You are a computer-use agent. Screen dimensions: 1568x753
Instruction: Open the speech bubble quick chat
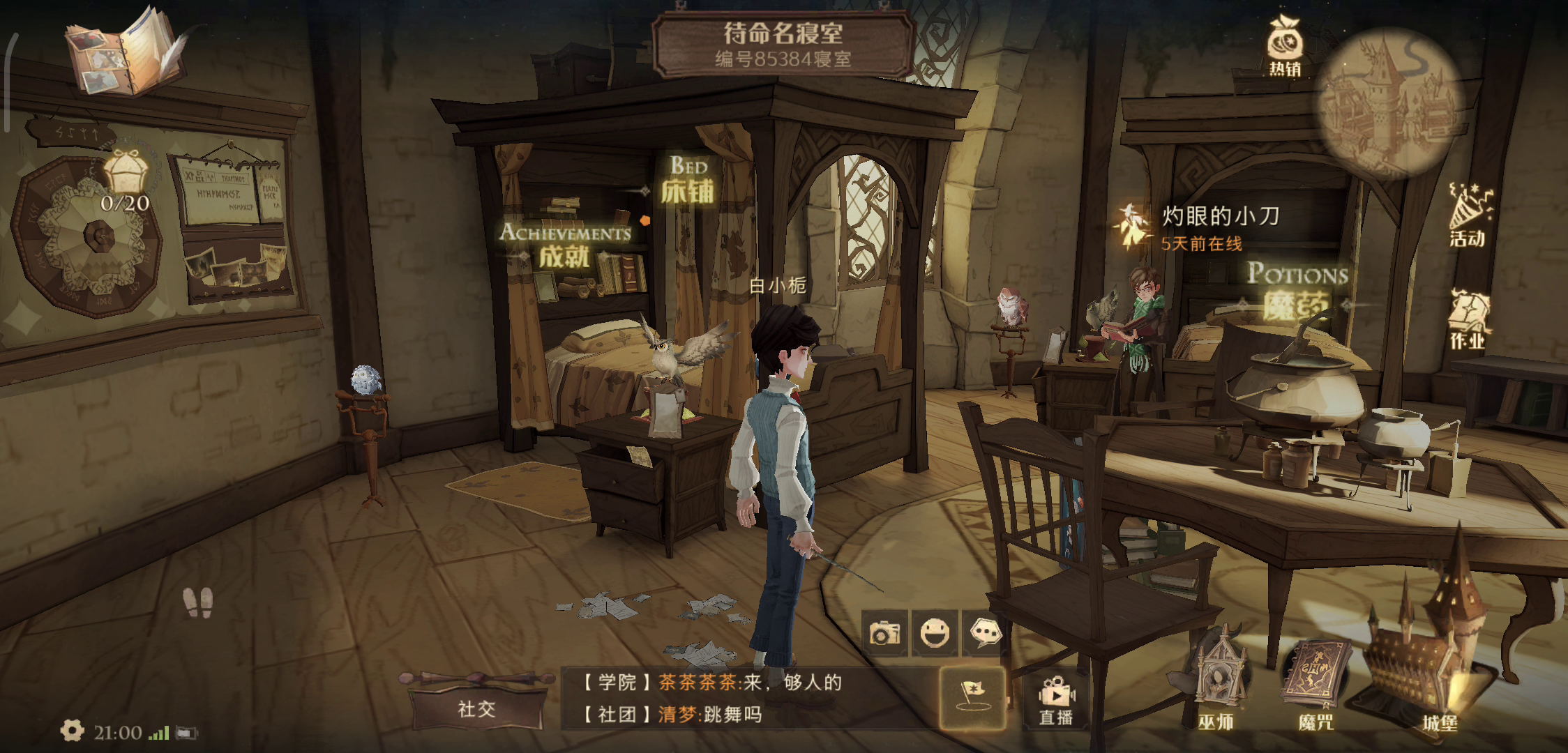pos(985,633)
